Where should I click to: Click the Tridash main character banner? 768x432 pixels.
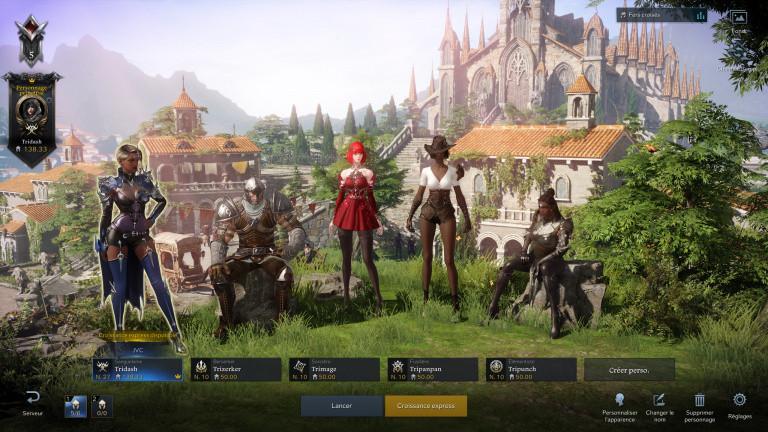31,116
